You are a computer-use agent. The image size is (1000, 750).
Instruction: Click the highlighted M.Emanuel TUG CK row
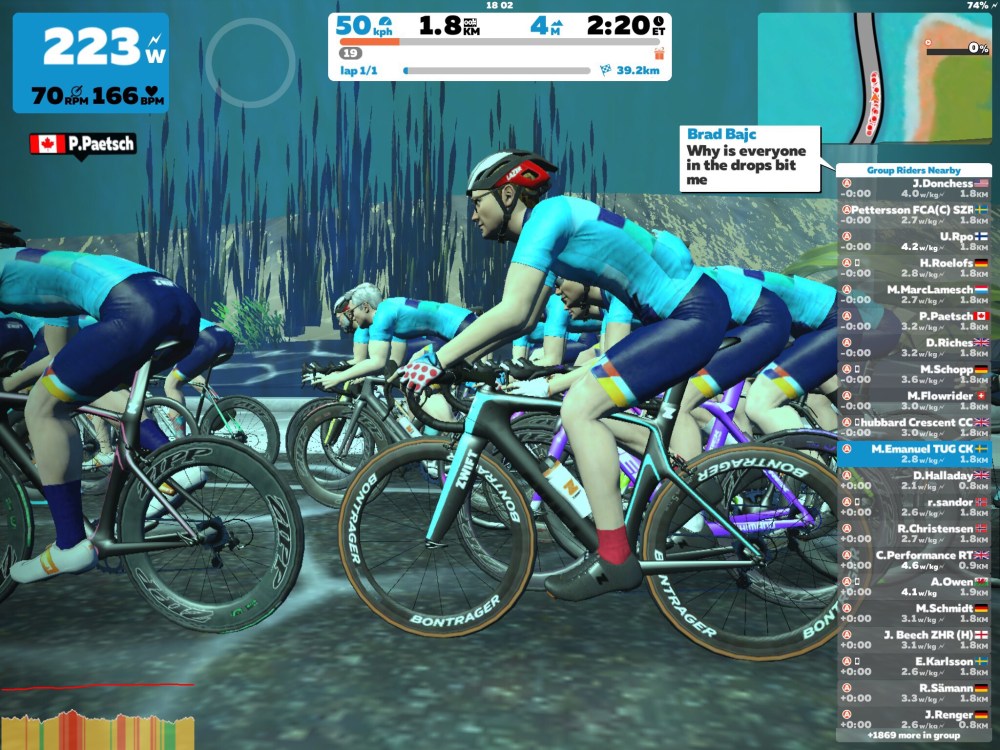click(913, 454)
